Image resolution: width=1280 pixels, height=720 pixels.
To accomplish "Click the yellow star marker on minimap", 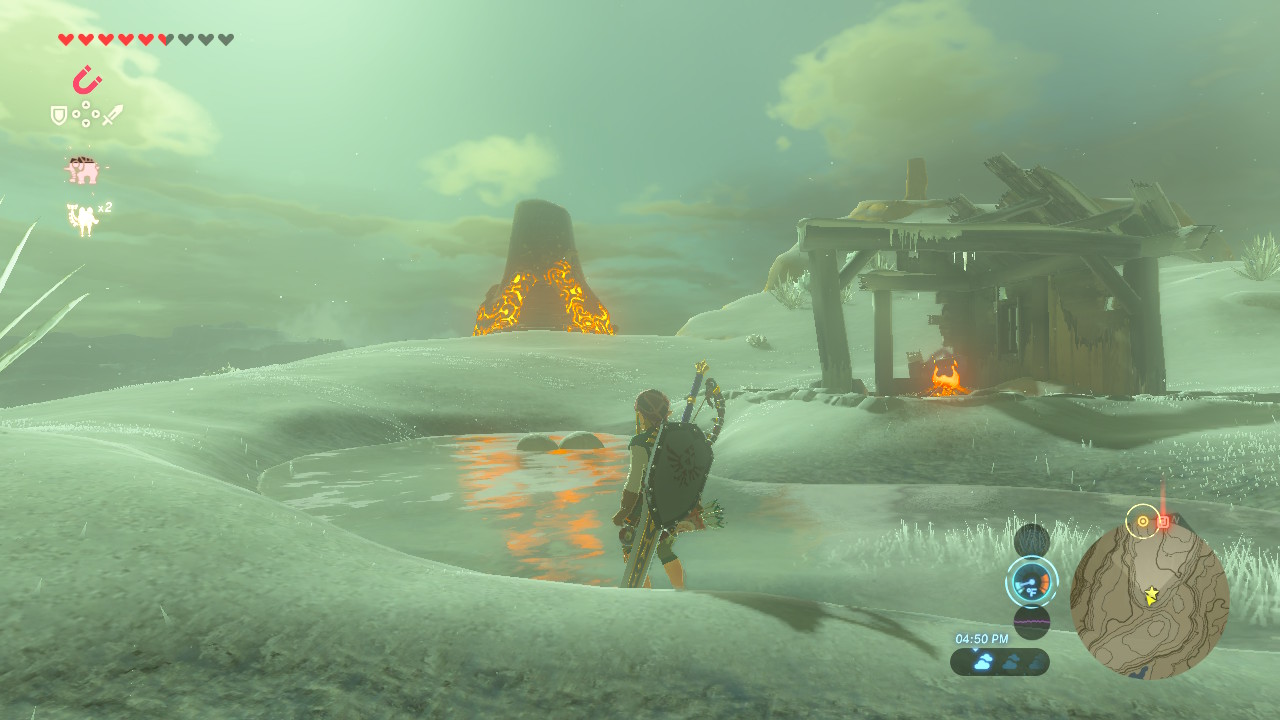I will pyautogui.click(x=1151, y=595).
